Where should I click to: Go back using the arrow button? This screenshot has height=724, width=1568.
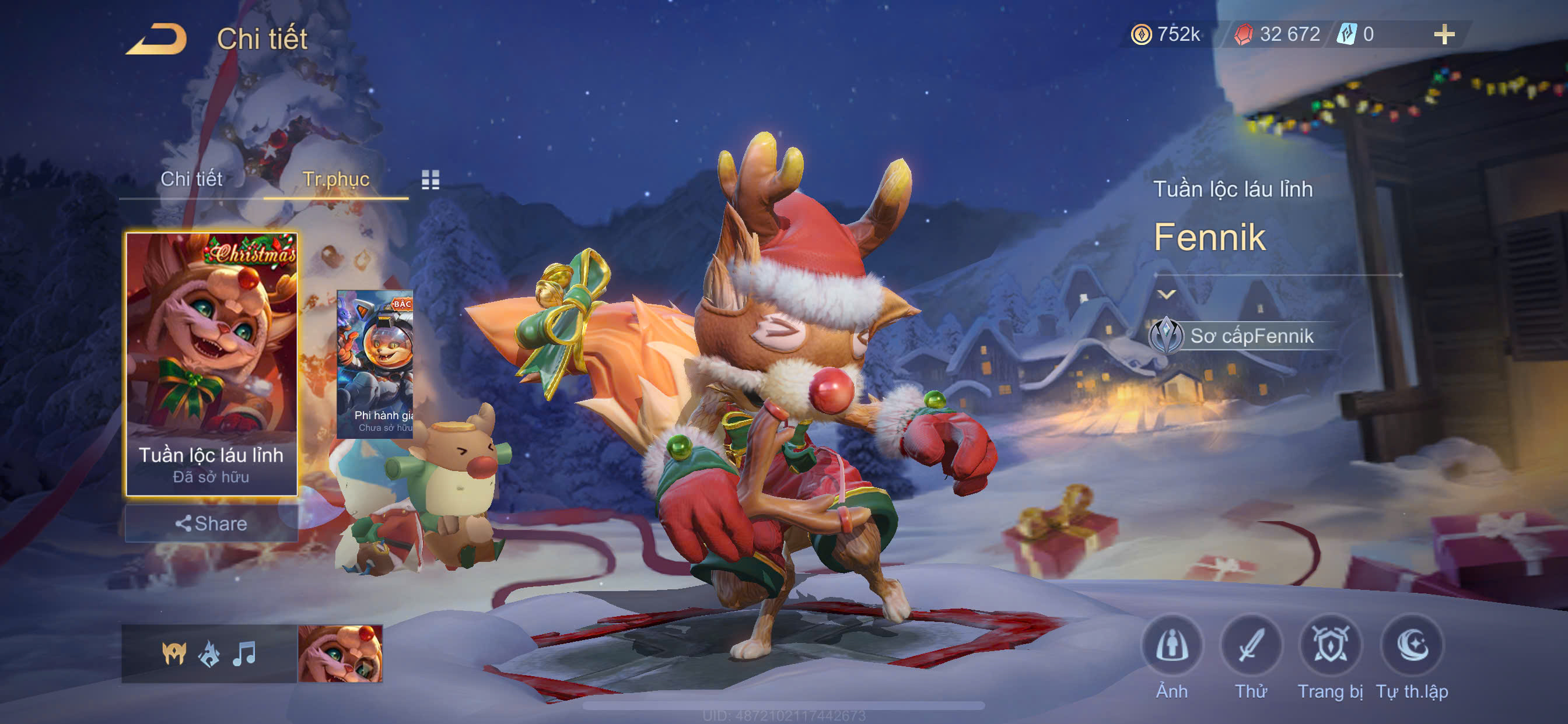156,40
